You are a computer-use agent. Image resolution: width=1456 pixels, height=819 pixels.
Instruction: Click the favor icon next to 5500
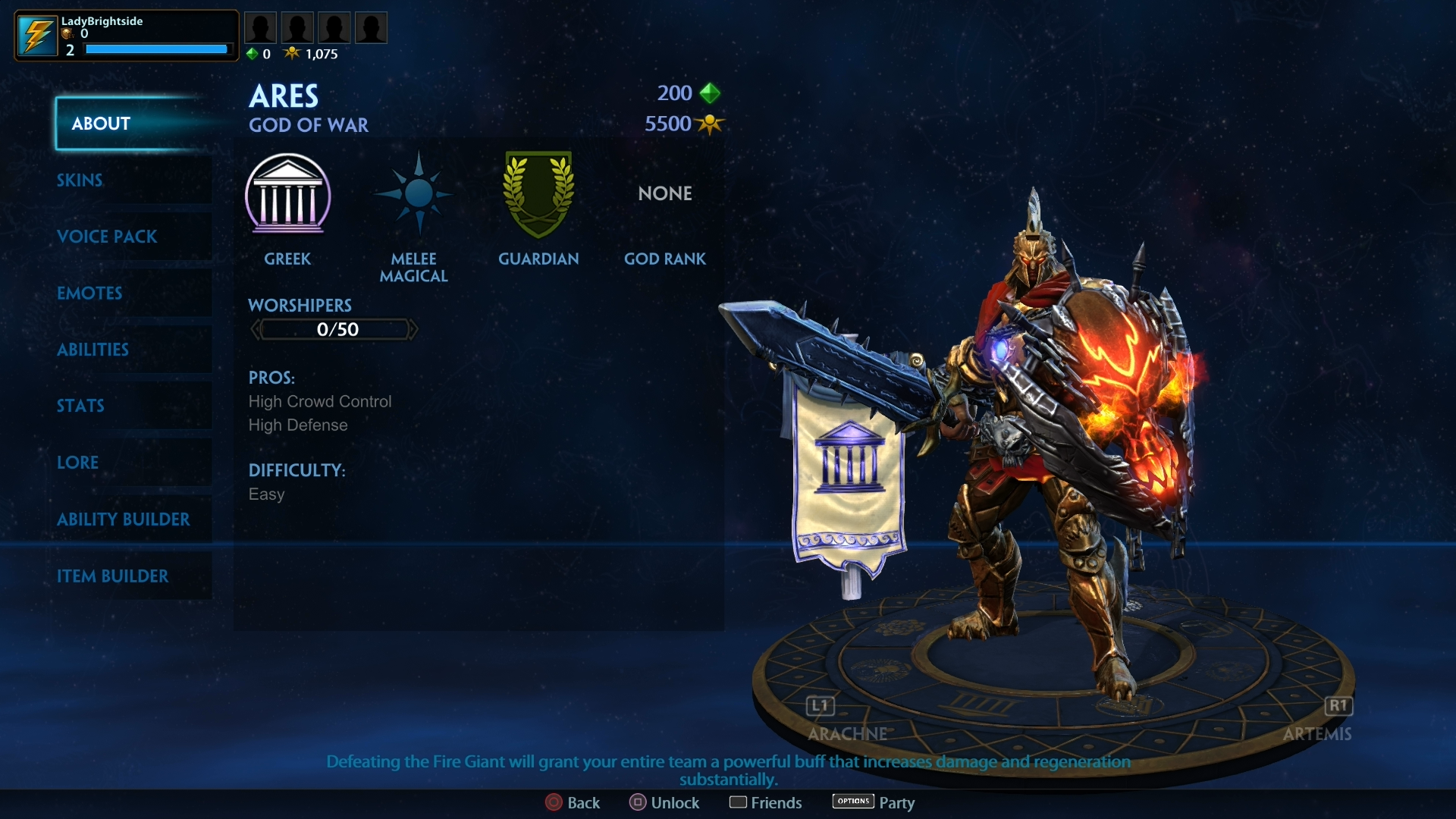pos(709,124)
